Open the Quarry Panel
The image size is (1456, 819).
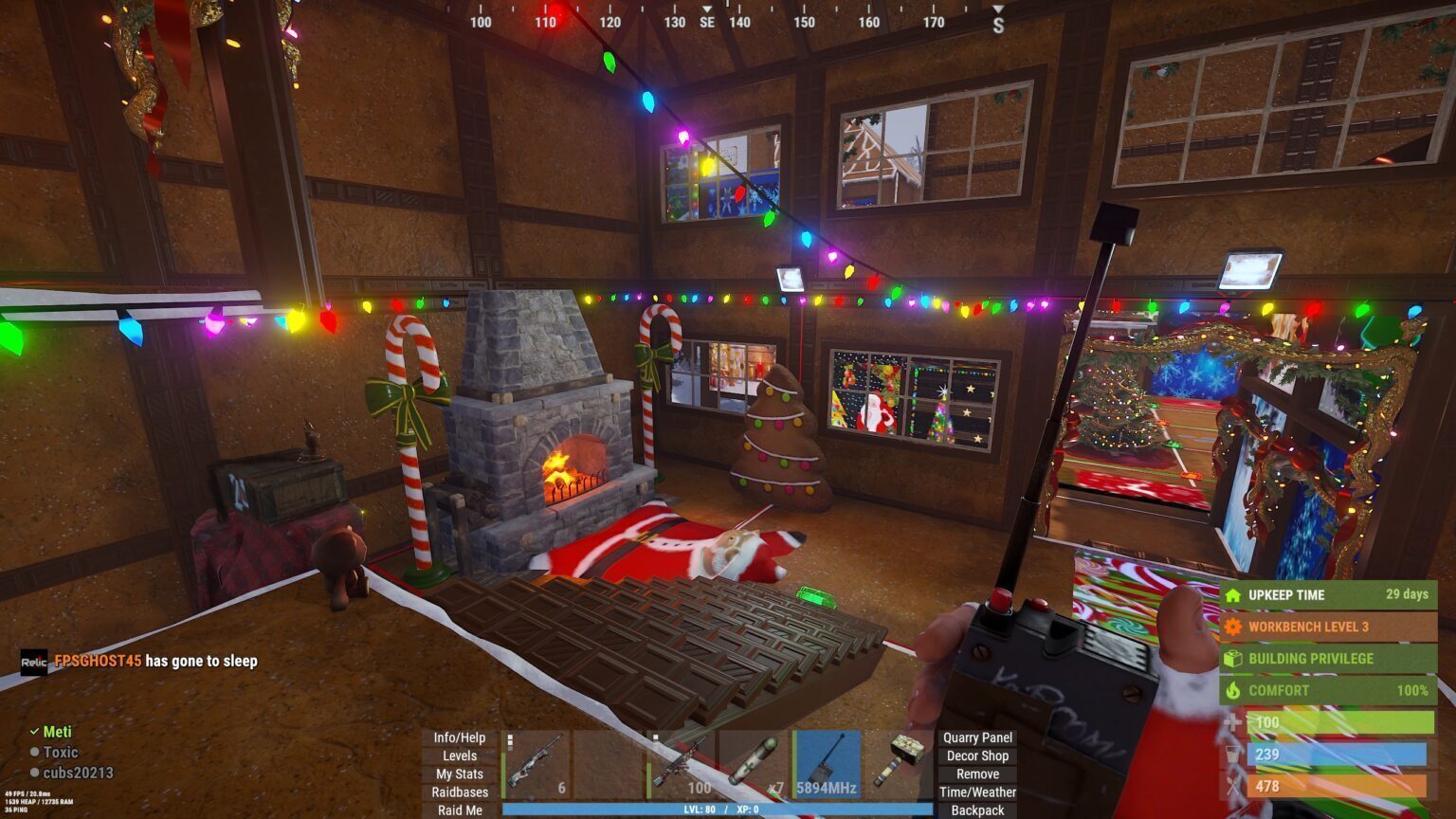tap(976, 737)
